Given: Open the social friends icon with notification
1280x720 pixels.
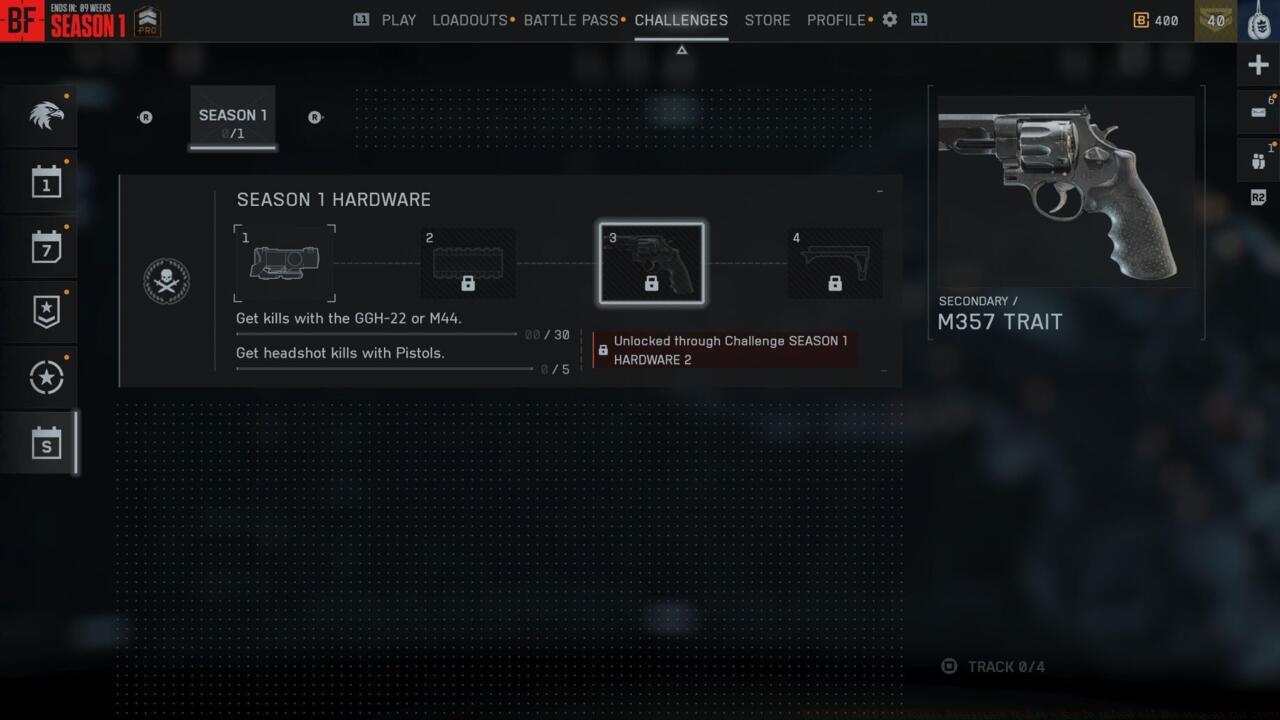Looking at the screenshot, I should tap(1258, 160).
